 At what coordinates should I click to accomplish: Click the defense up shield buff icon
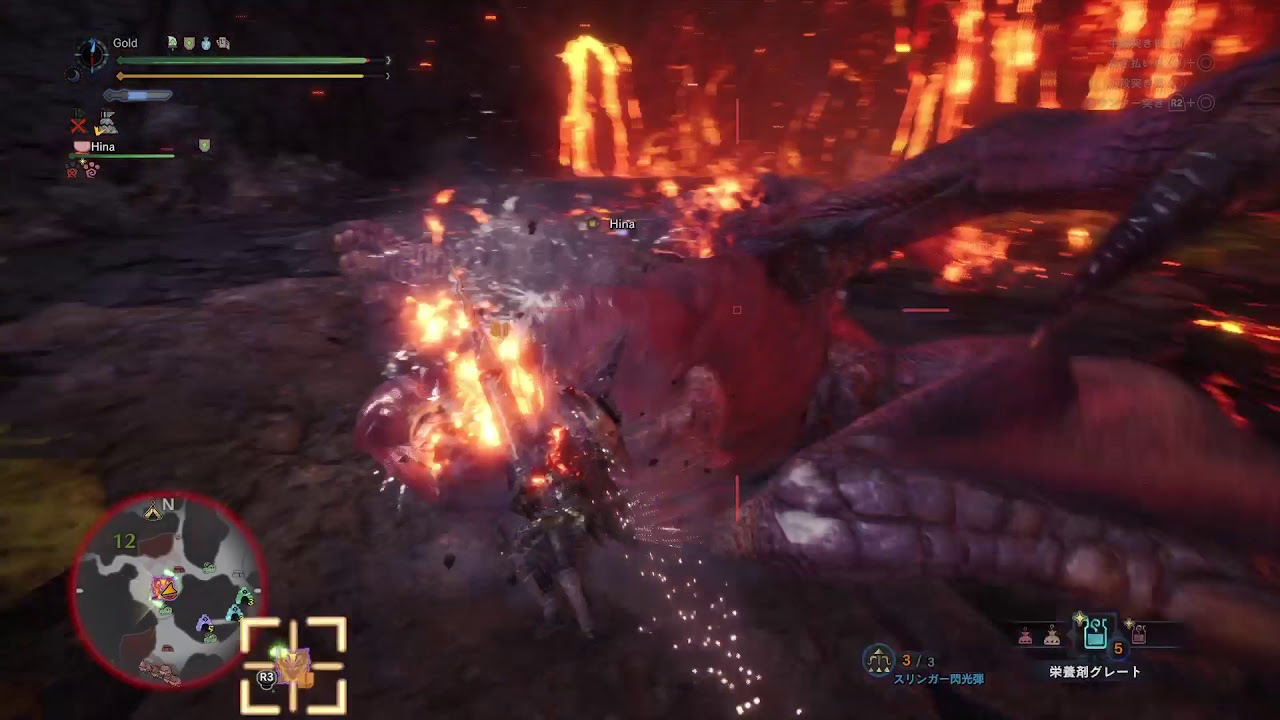click(x=190, y=44)
